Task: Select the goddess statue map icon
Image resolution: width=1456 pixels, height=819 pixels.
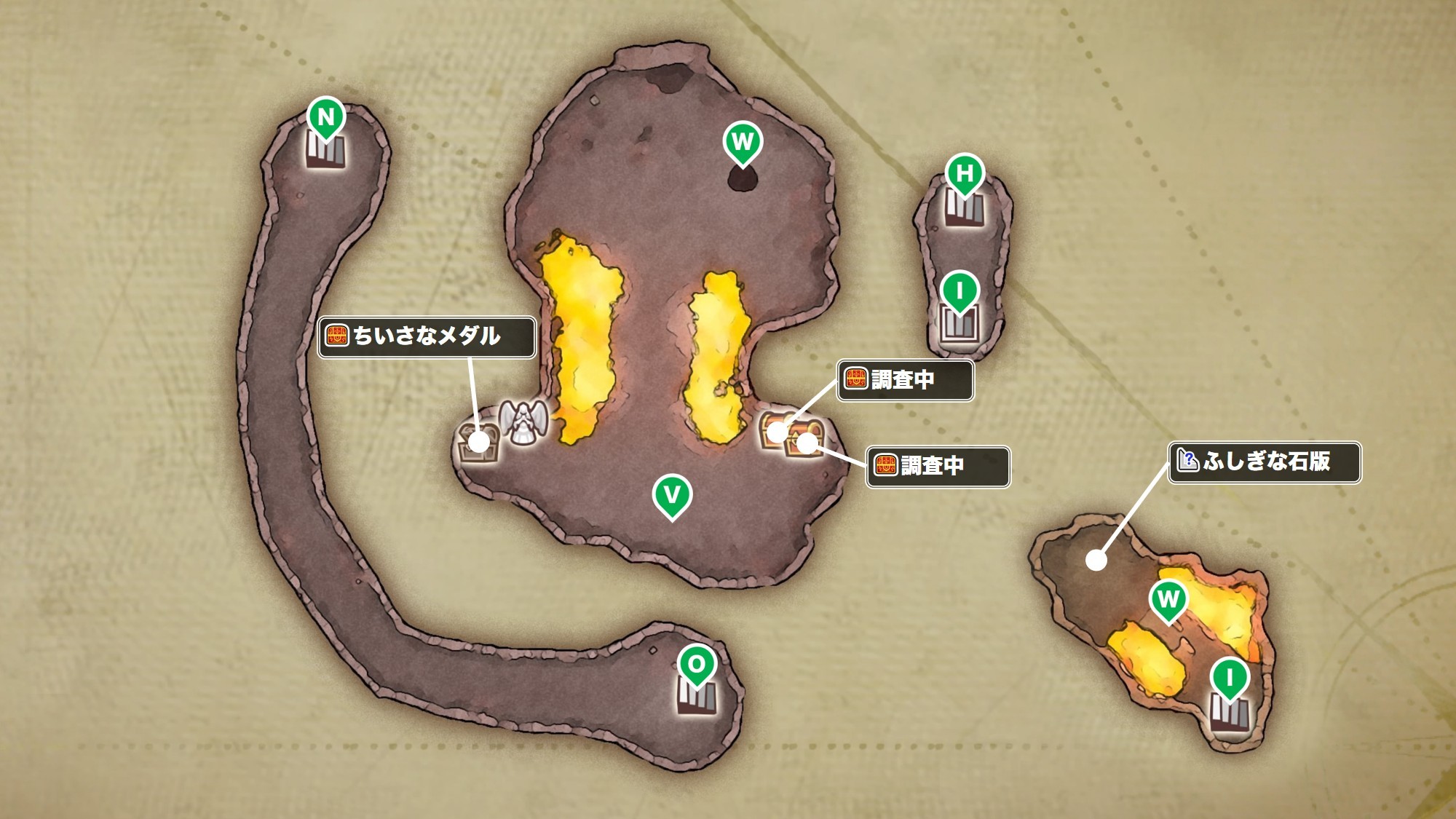Action: click(x=522, y=422)
